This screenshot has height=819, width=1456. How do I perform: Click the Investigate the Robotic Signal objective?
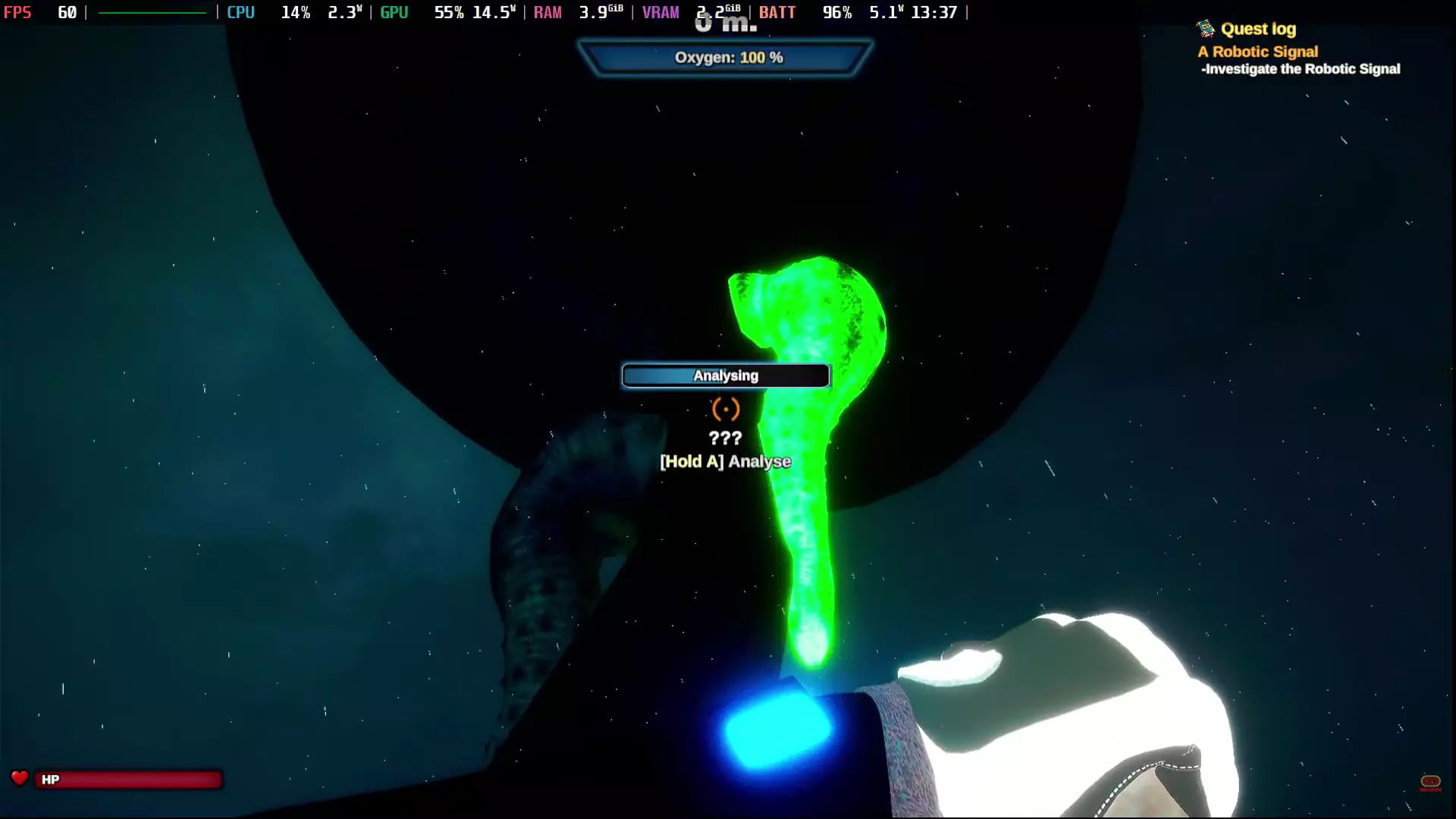(x=1301, y=69)
